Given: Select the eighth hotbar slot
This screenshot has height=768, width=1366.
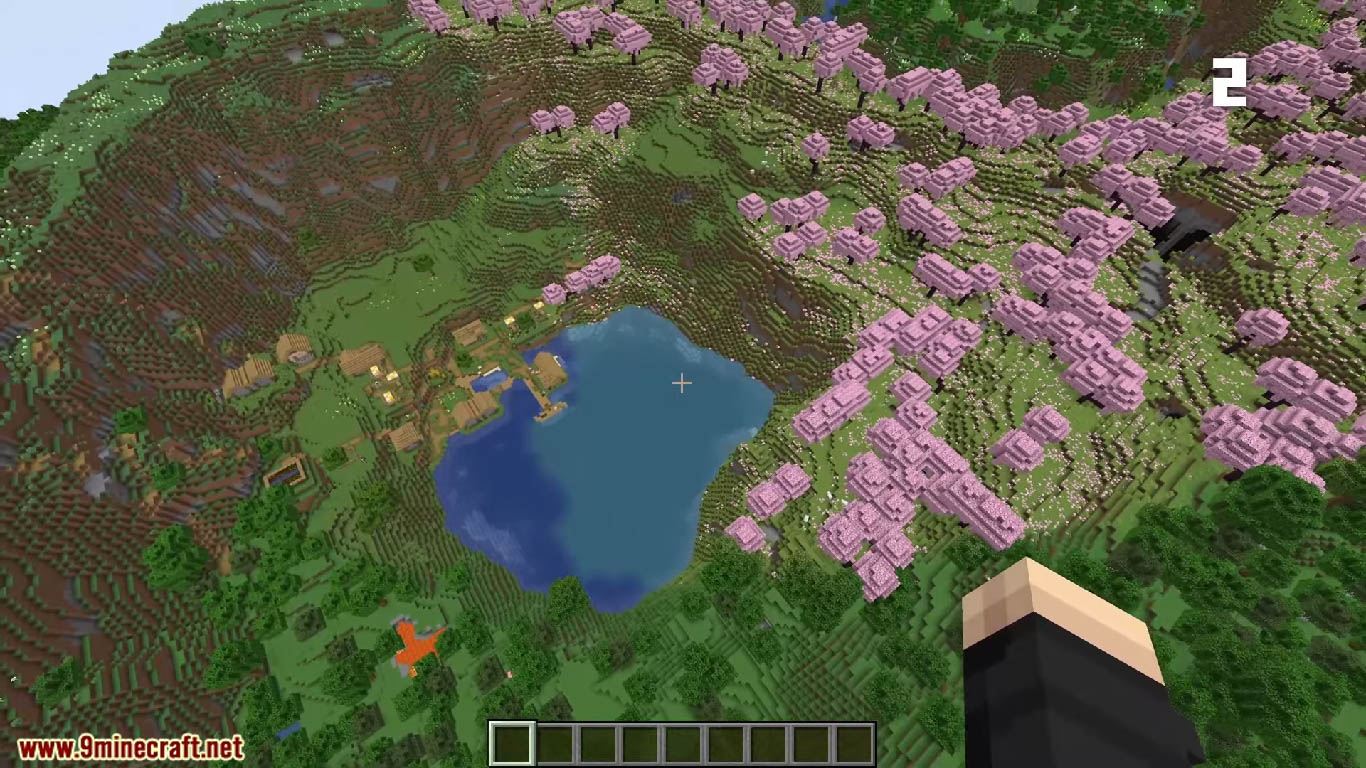Looking at the screenshot, I should pyautogui.click(x=813, y=740).
